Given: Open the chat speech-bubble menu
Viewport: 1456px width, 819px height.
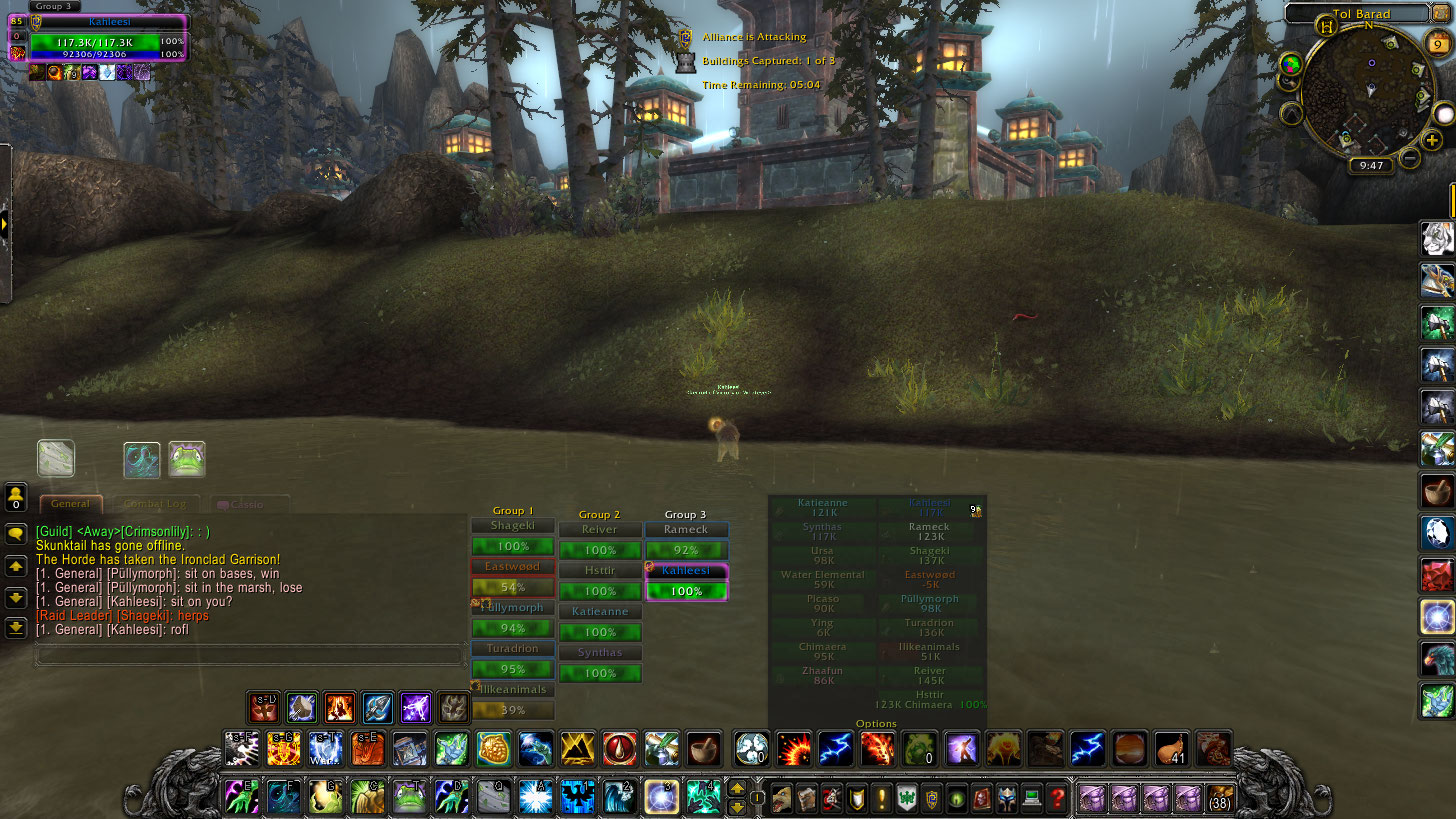Looking at the screenshot, I should pyautogui.click(x=16, y=535).
